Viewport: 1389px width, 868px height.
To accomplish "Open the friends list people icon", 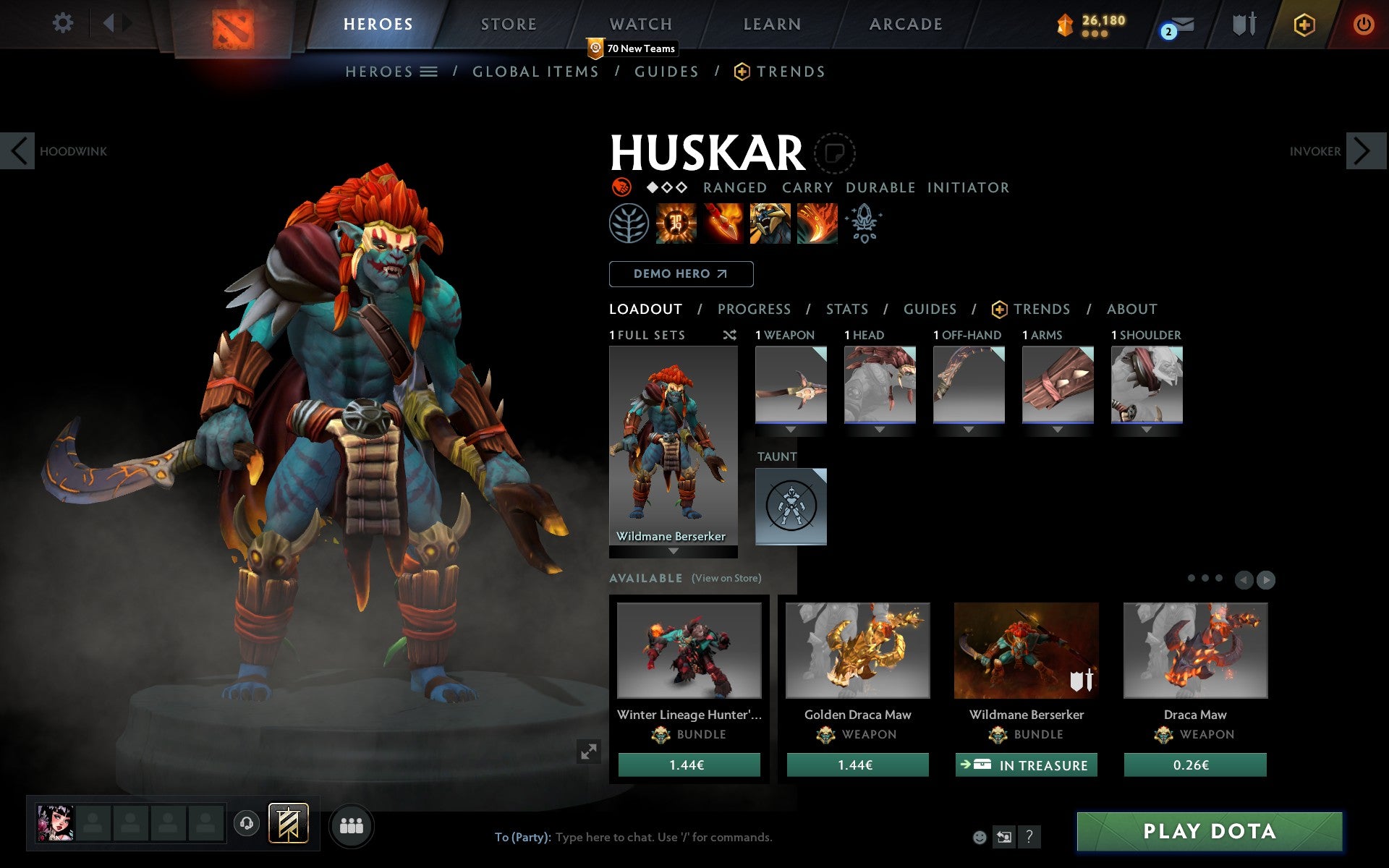I will pyautogui.click(x=352, y=824).
